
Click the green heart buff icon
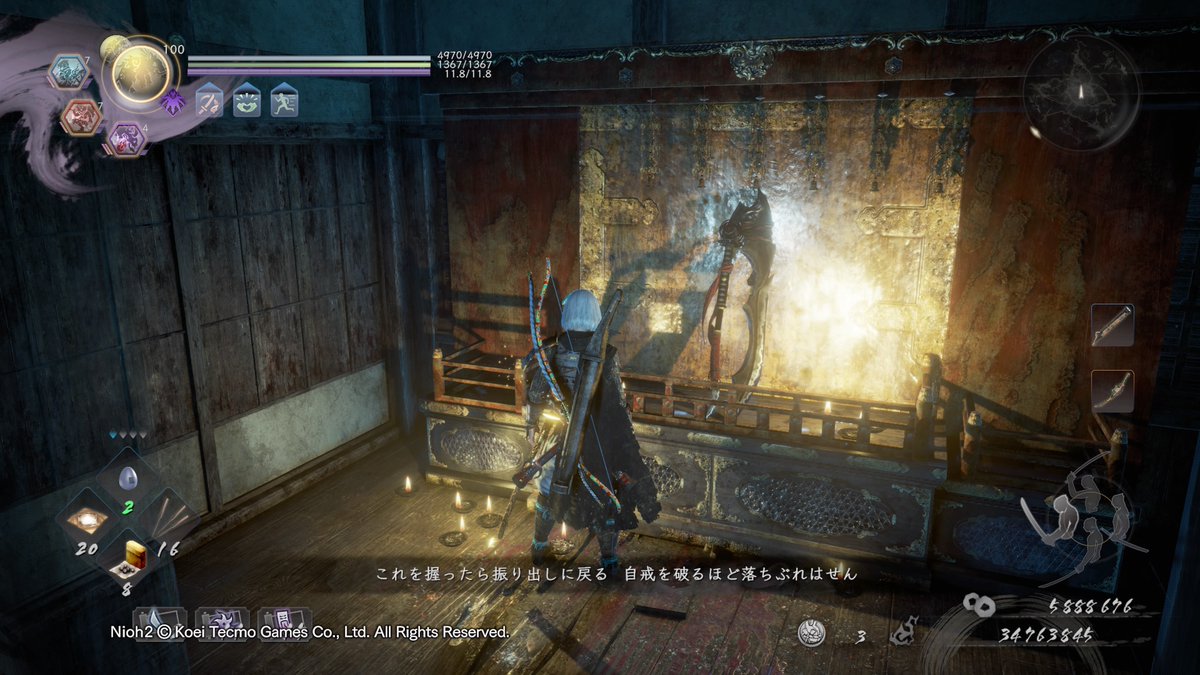pos(247,102)
